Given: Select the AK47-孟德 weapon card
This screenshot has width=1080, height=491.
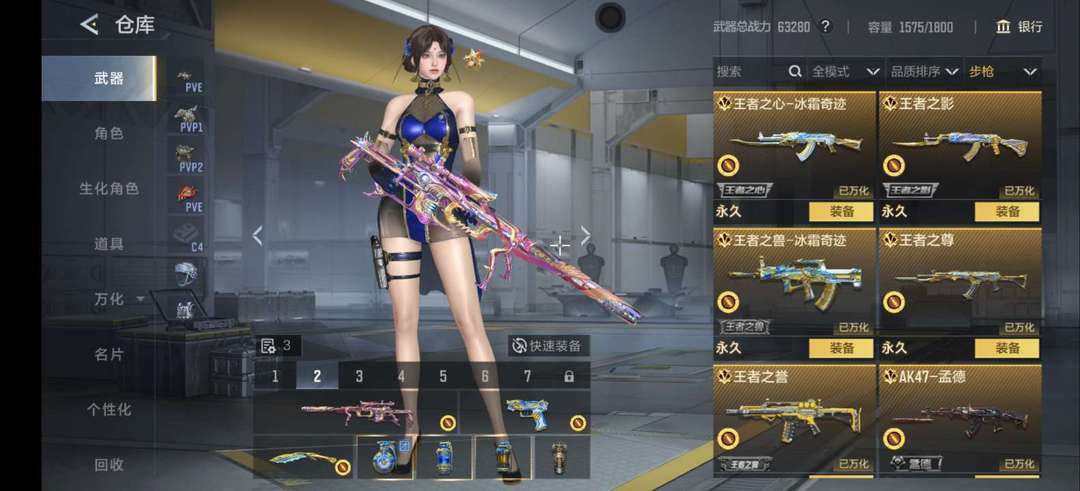Looking at the screenshot, I should pos(960,420).
